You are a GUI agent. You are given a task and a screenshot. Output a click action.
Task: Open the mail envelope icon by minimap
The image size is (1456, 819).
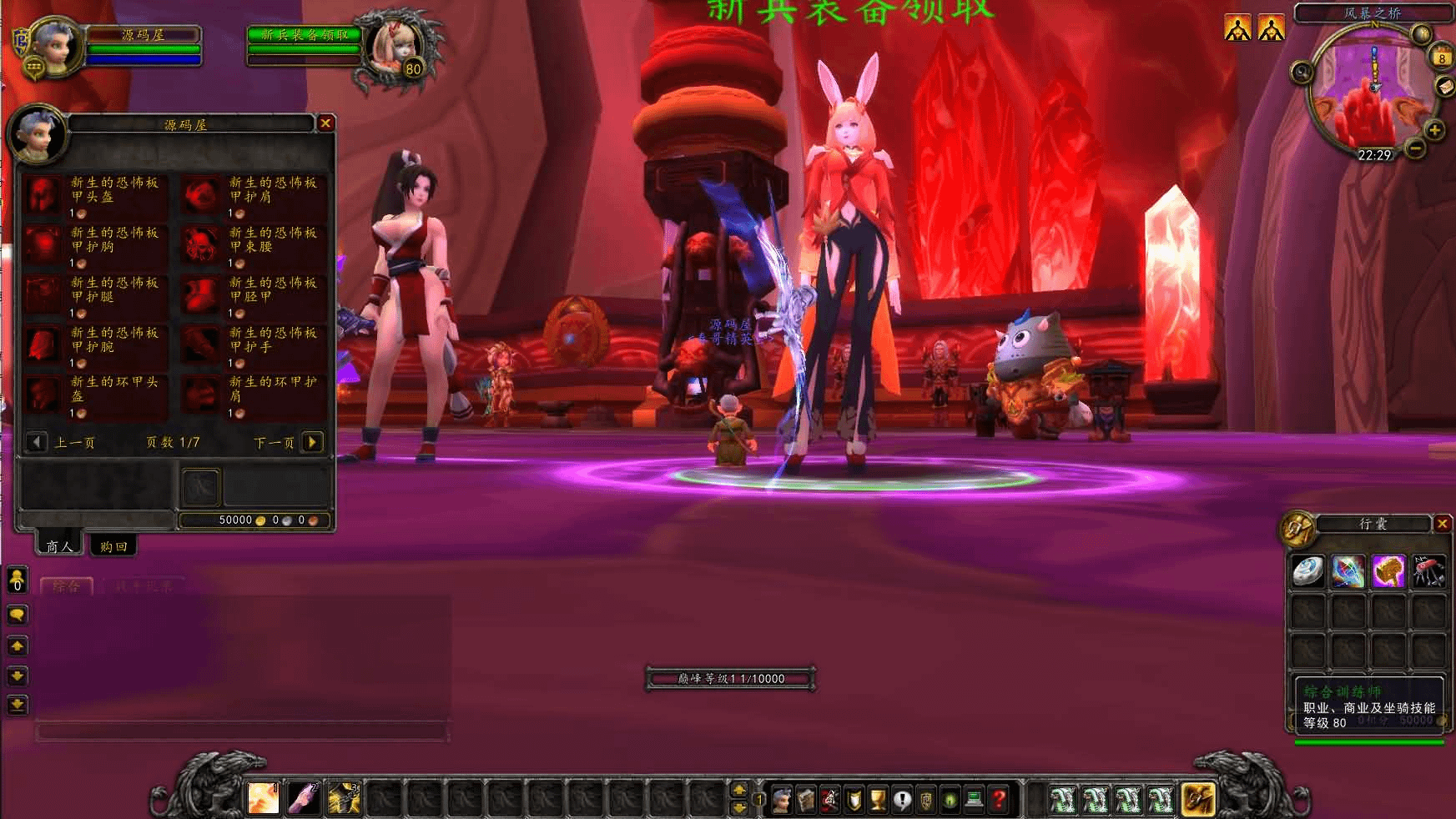pyautogui.click(x=1444, y=88)
